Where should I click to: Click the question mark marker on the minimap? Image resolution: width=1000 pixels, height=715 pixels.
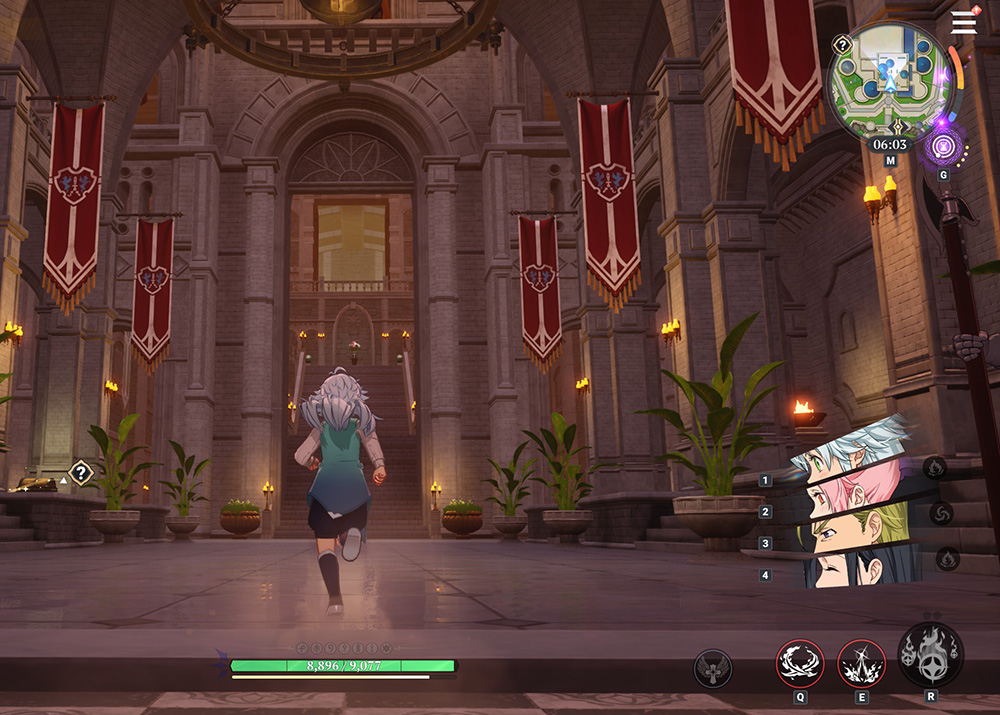click(x=842, y=44)
